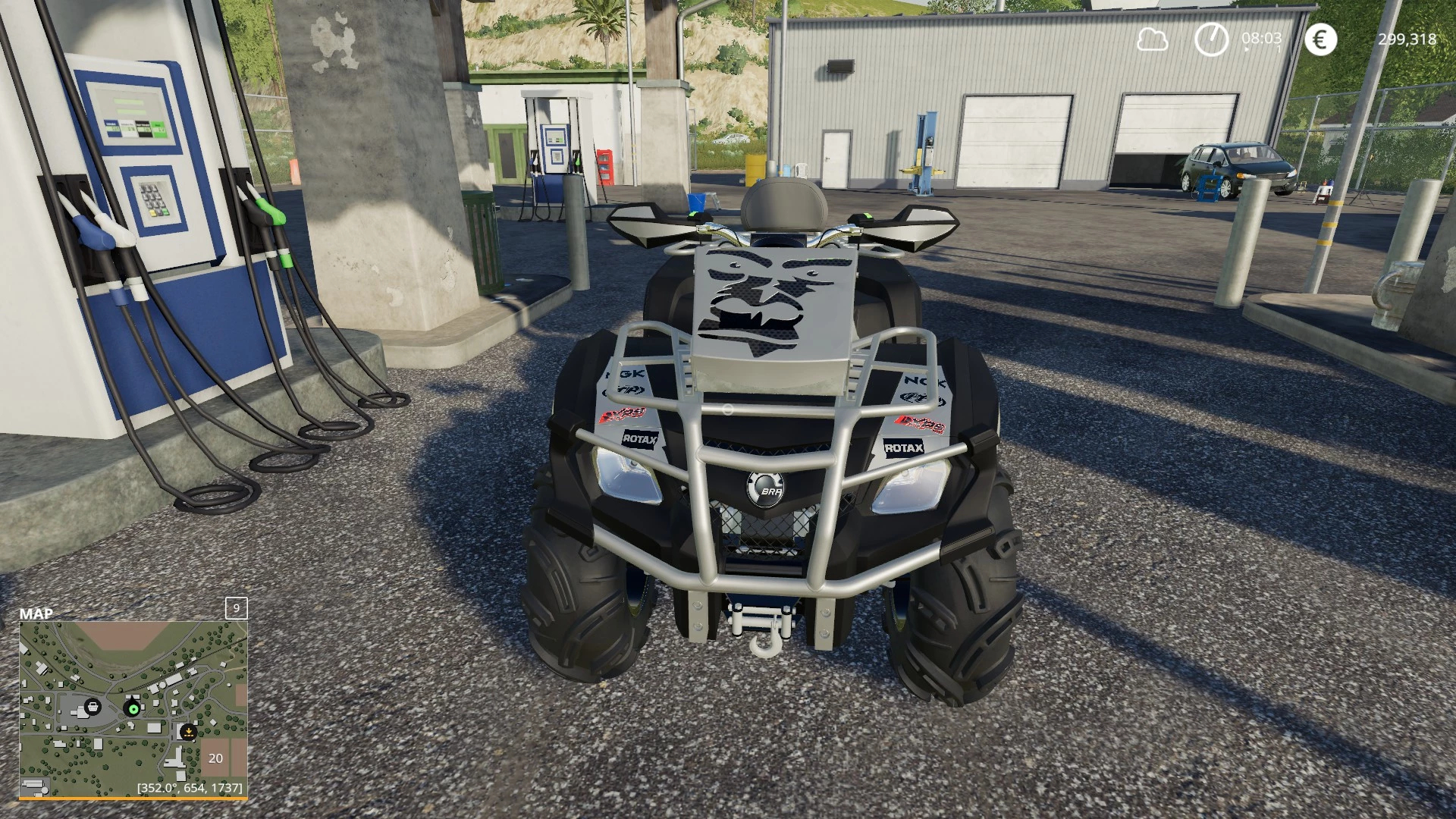Screen dimensions: 1456x819
Task: Open the weather forecast cloud icon
Action: click(x=1152, y=39)
